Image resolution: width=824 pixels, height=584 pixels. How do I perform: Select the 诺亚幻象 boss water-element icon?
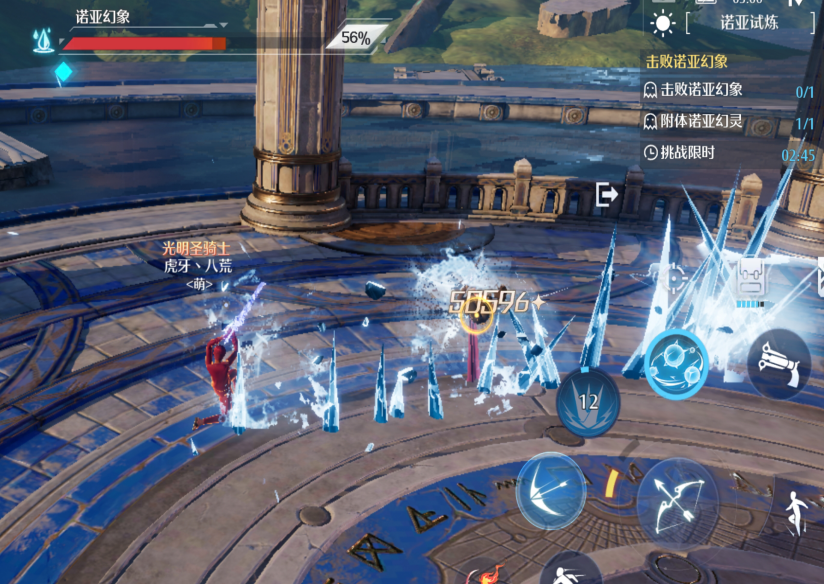tap(43, 40)
